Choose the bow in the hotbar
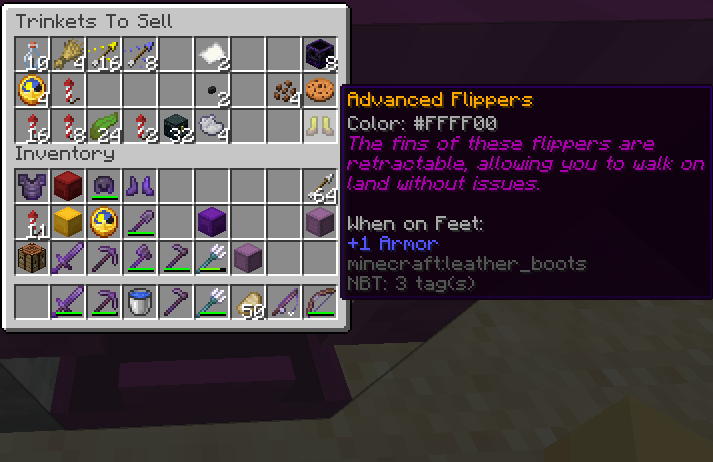 click(320, 301)
